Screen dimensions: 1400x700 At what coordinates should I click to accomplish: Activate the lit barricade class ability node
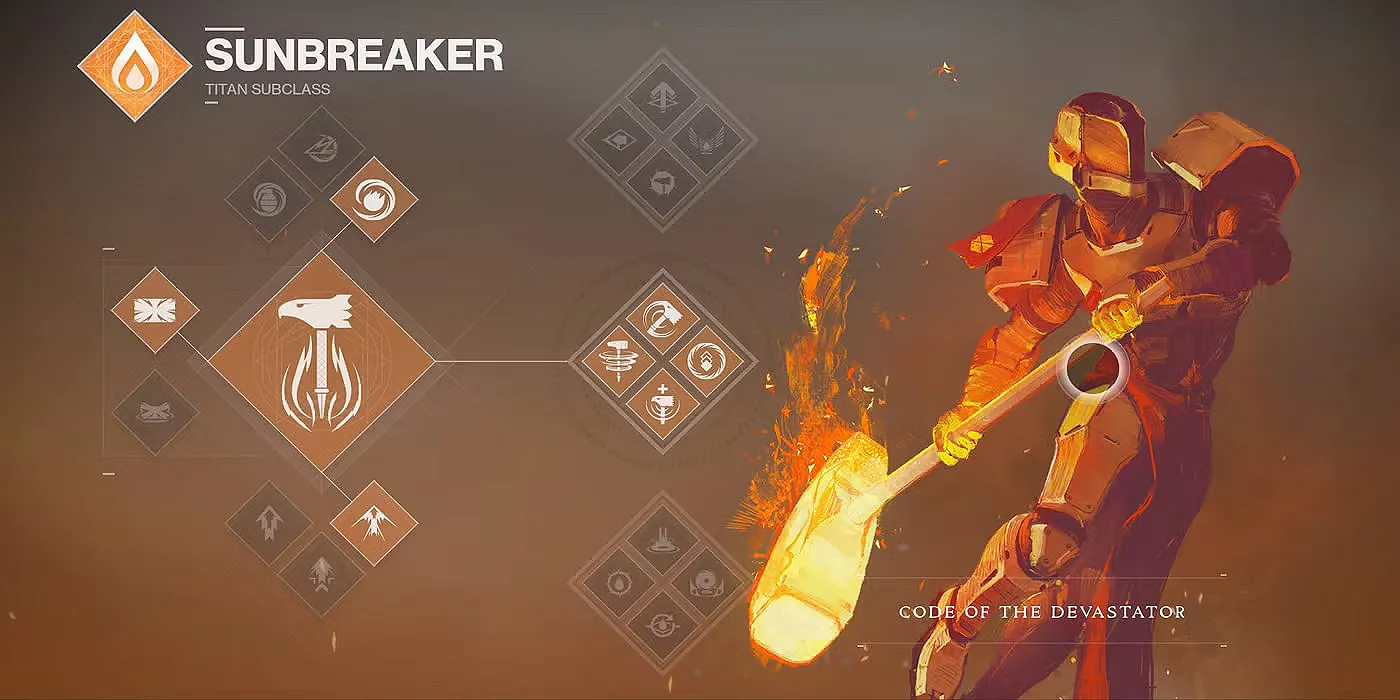click(x=155, y=309)
